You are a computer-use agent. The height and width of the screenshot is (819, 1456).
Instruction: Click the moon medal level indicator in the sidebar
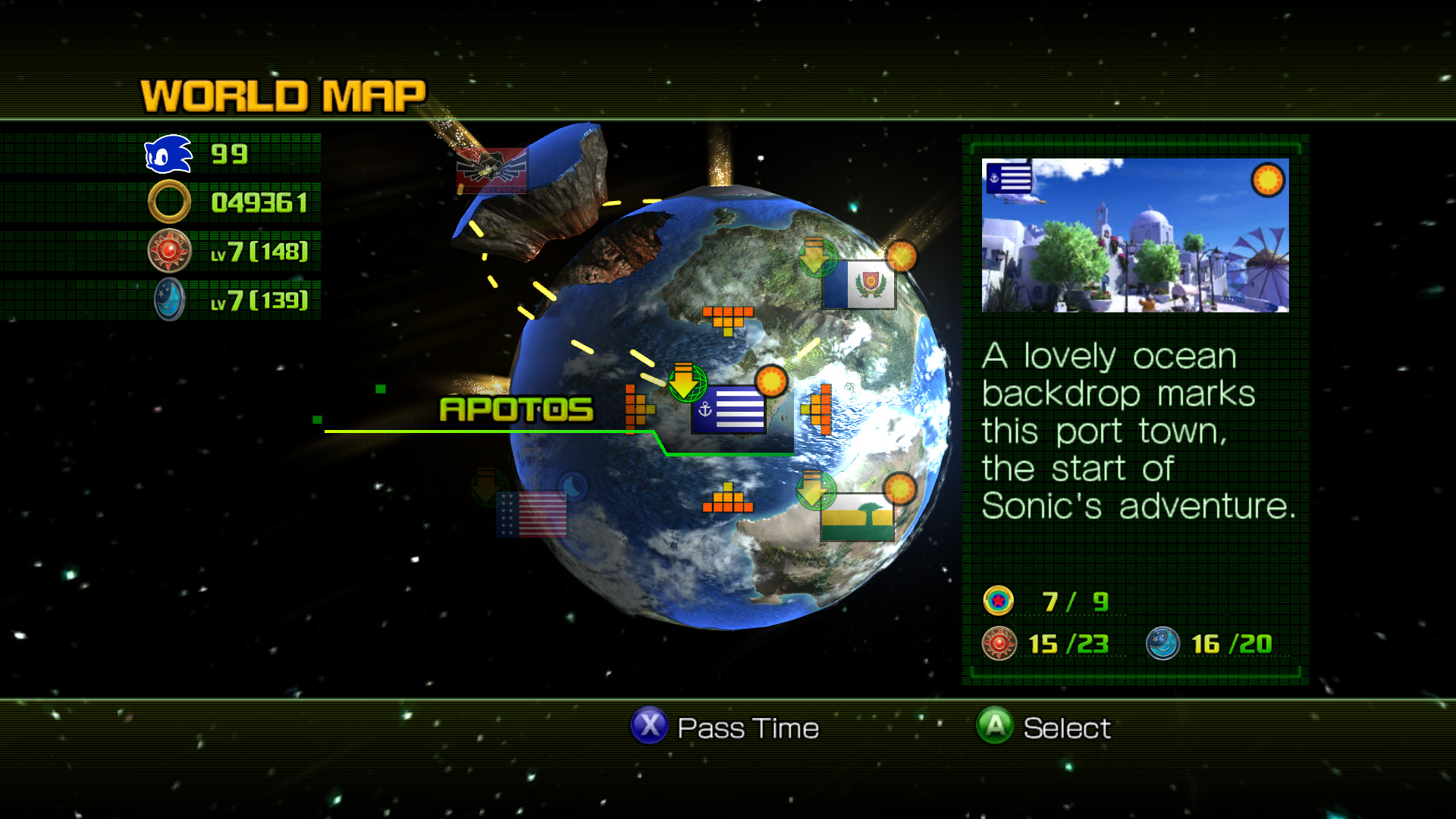coord(168,299)
